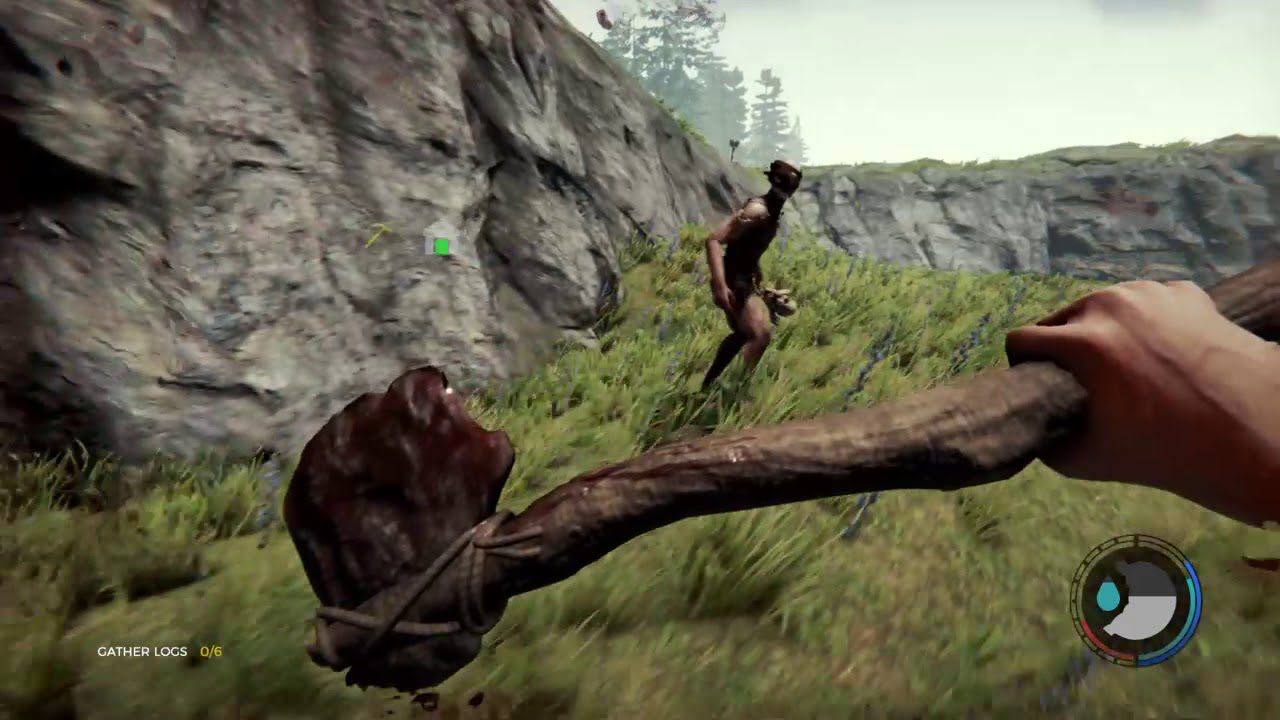
Task: Click the water droplet thirst icon
Action: pos(1109,596)
